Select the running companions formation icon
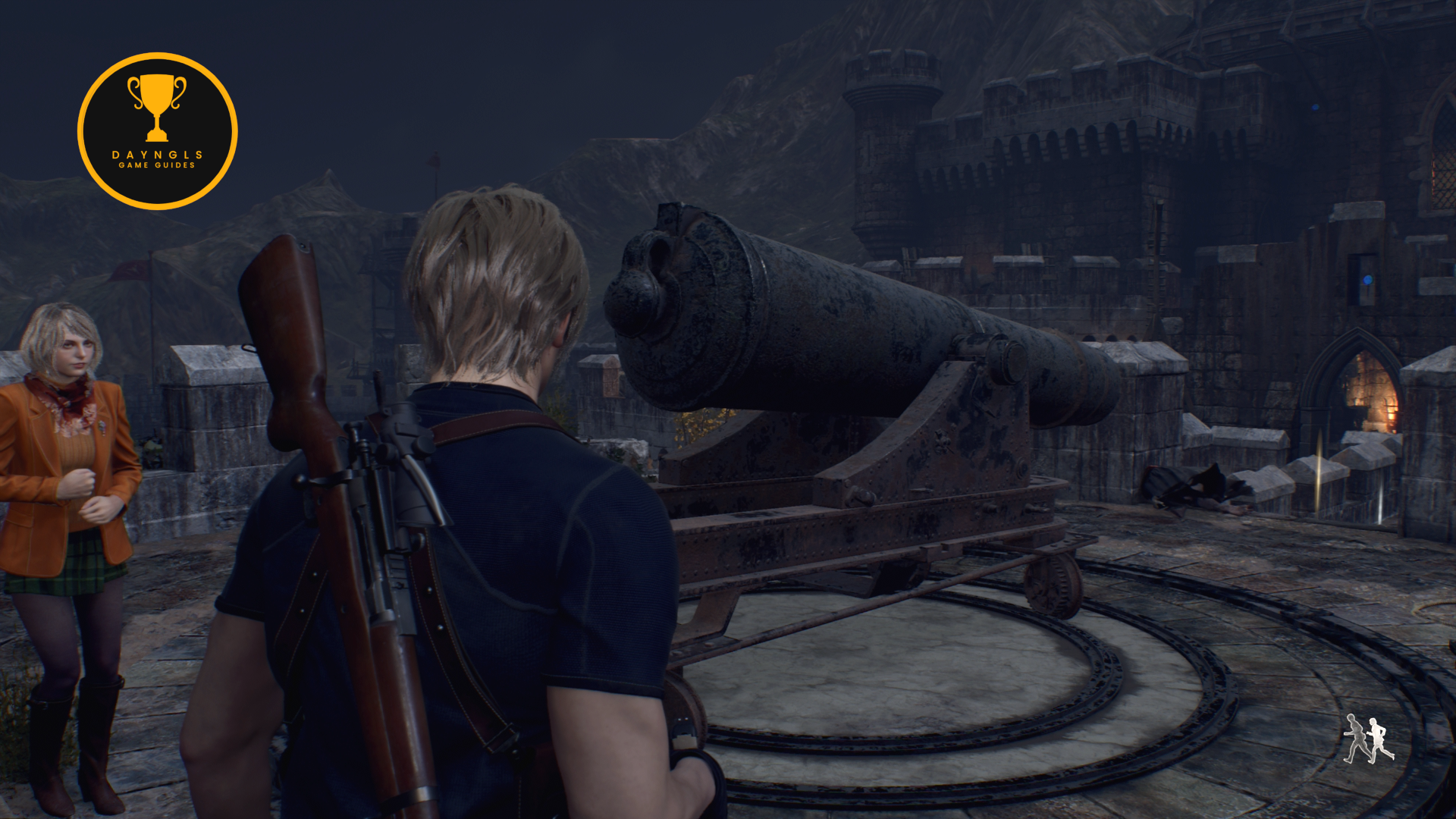The image size is (1456, 819). 1367,738
